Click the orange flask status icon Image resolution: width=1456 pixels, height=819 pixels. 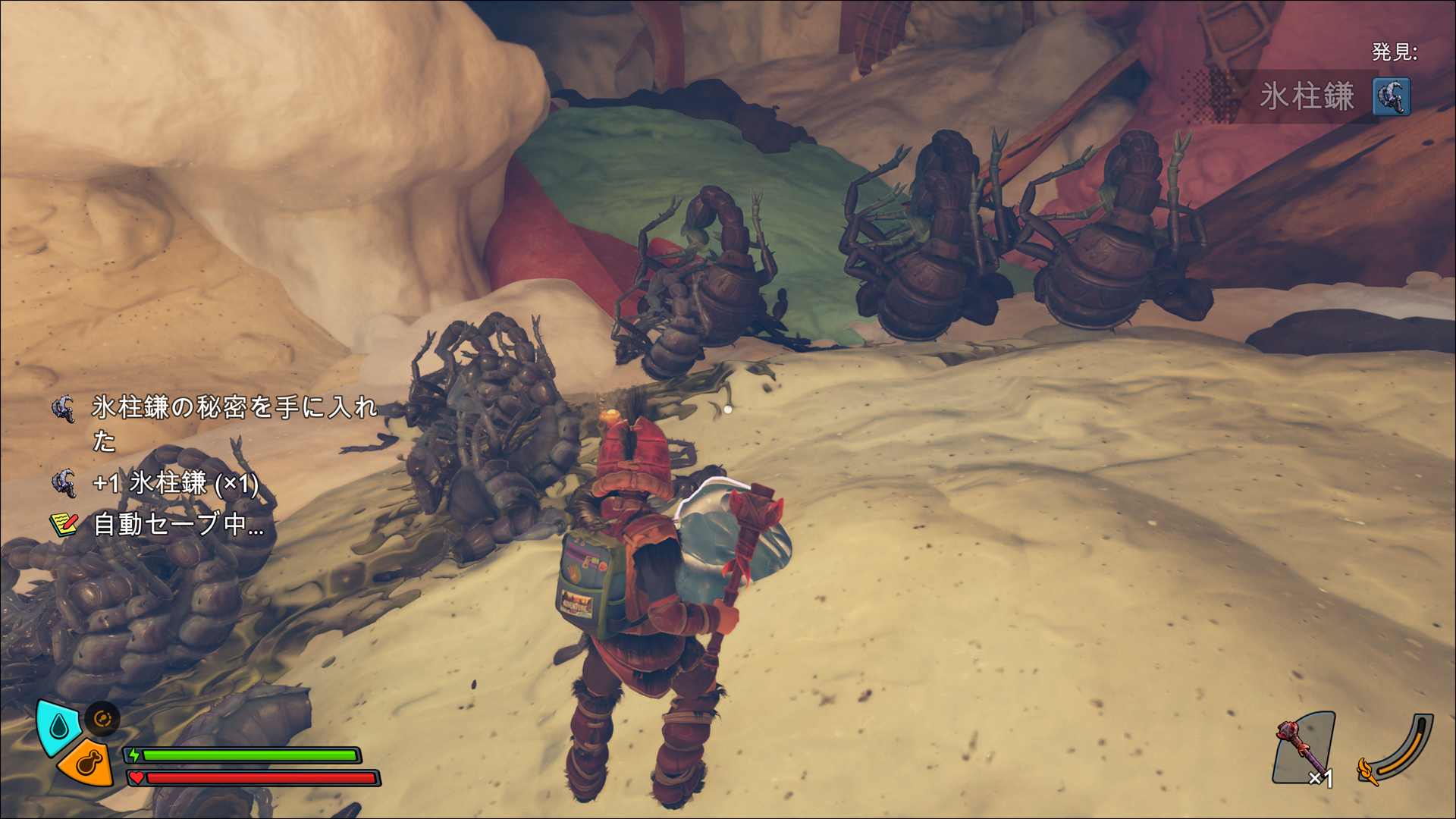point(86,761)
